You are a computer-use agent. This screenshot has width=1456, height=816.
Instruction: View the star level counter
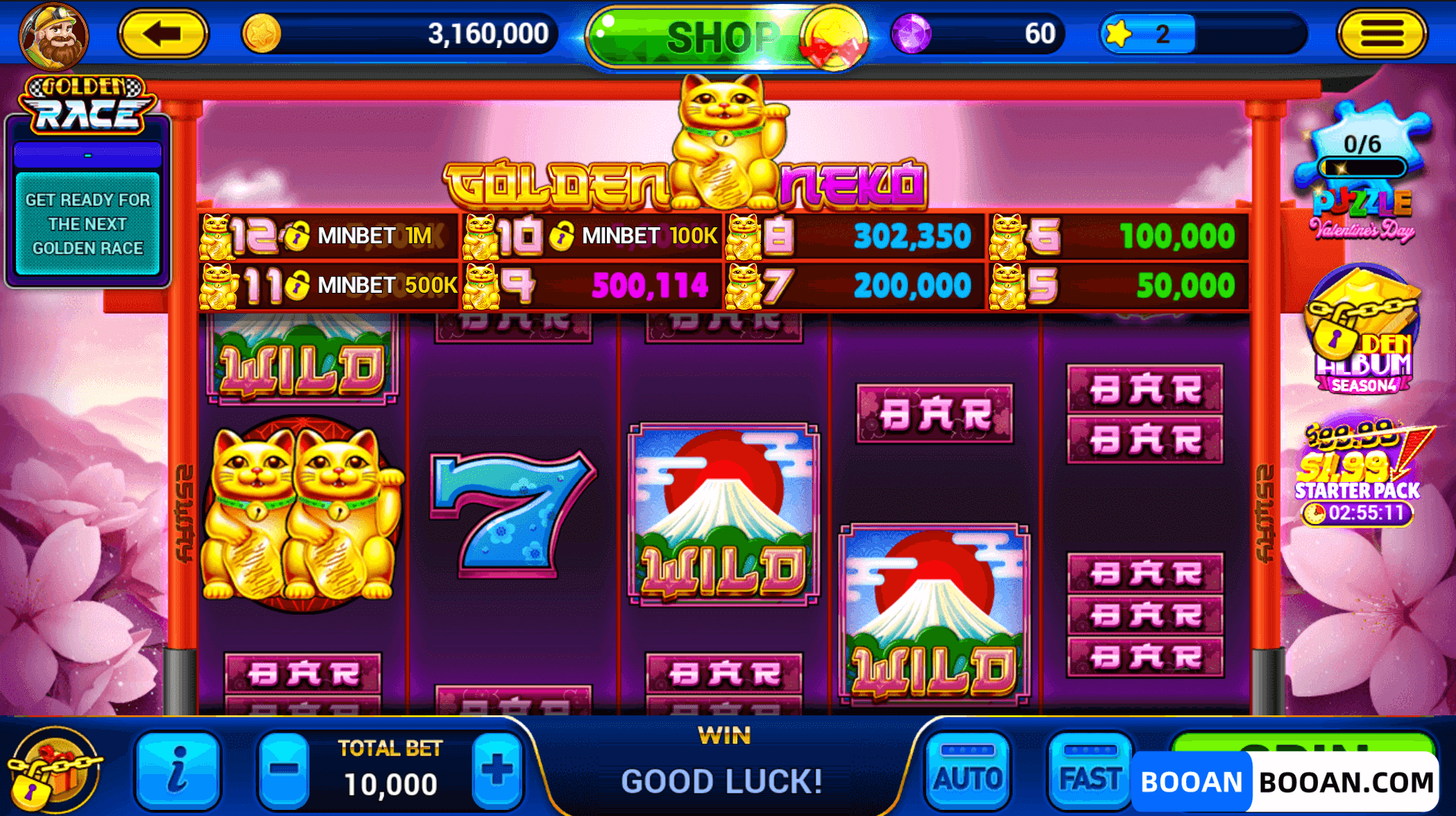click(x=1147, y=34)
